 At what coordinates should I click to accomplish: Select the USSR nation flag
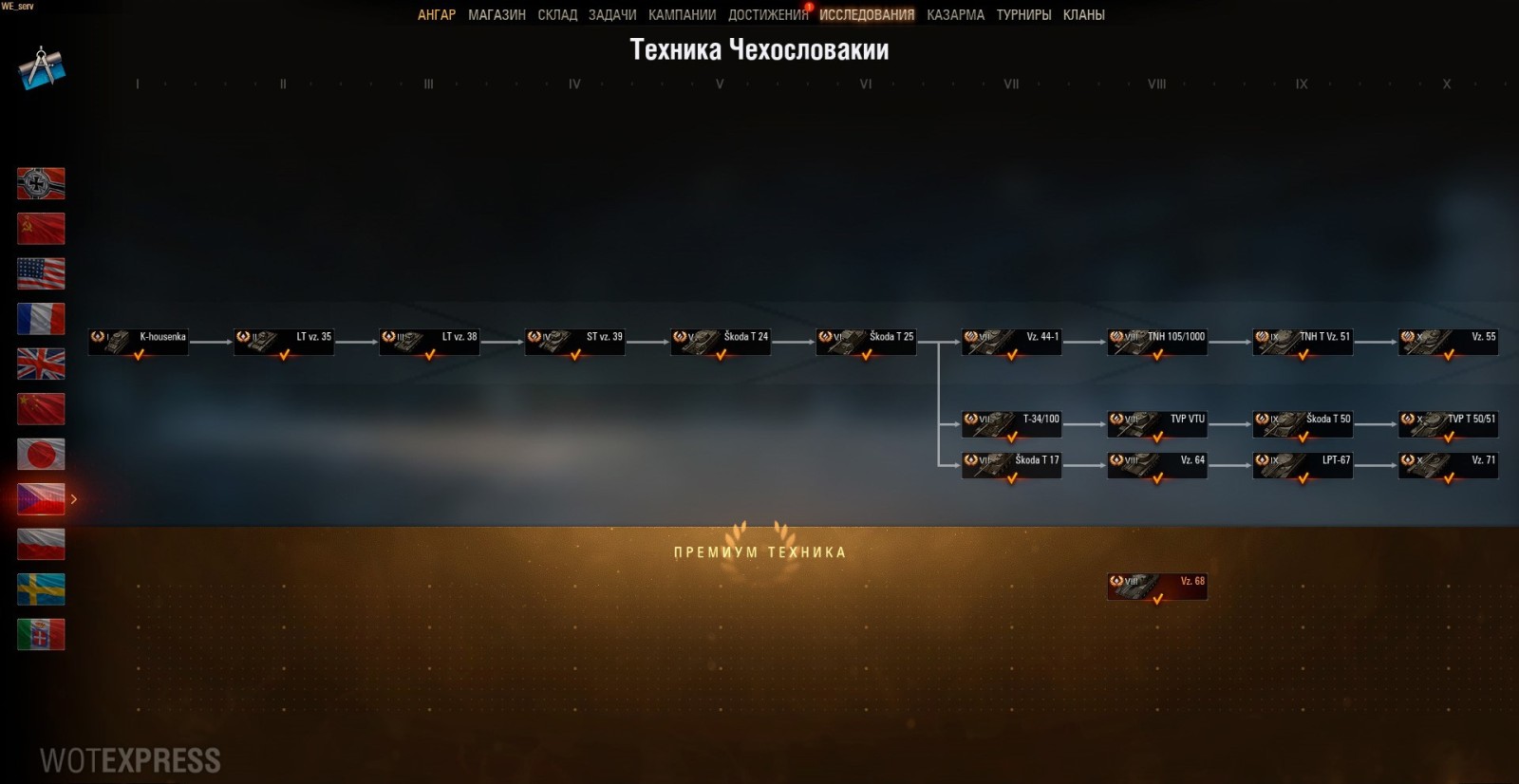coord(41,229)
